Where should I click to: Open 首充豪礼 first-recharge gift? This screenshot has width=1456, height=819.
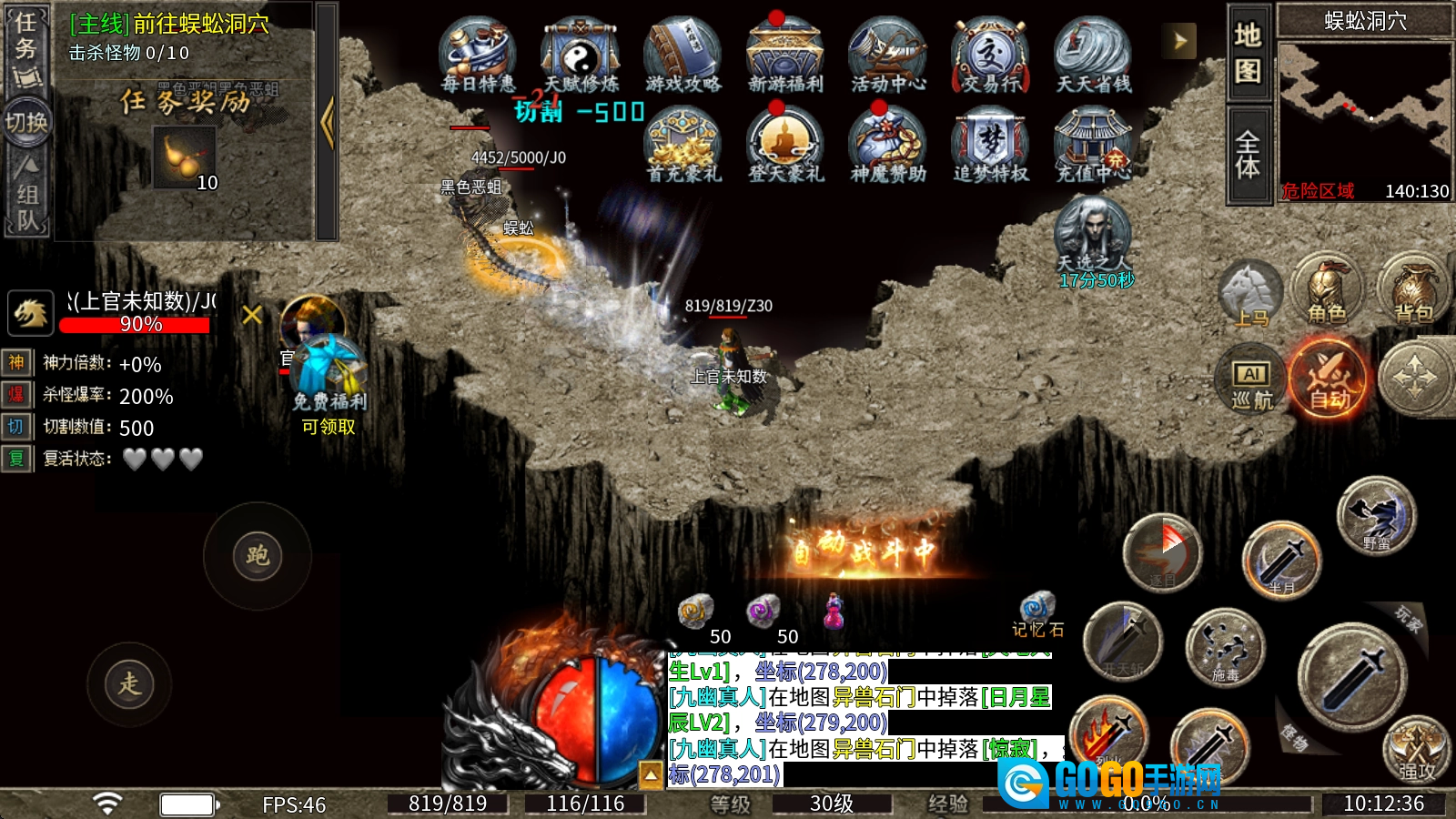tap(682, 144)
